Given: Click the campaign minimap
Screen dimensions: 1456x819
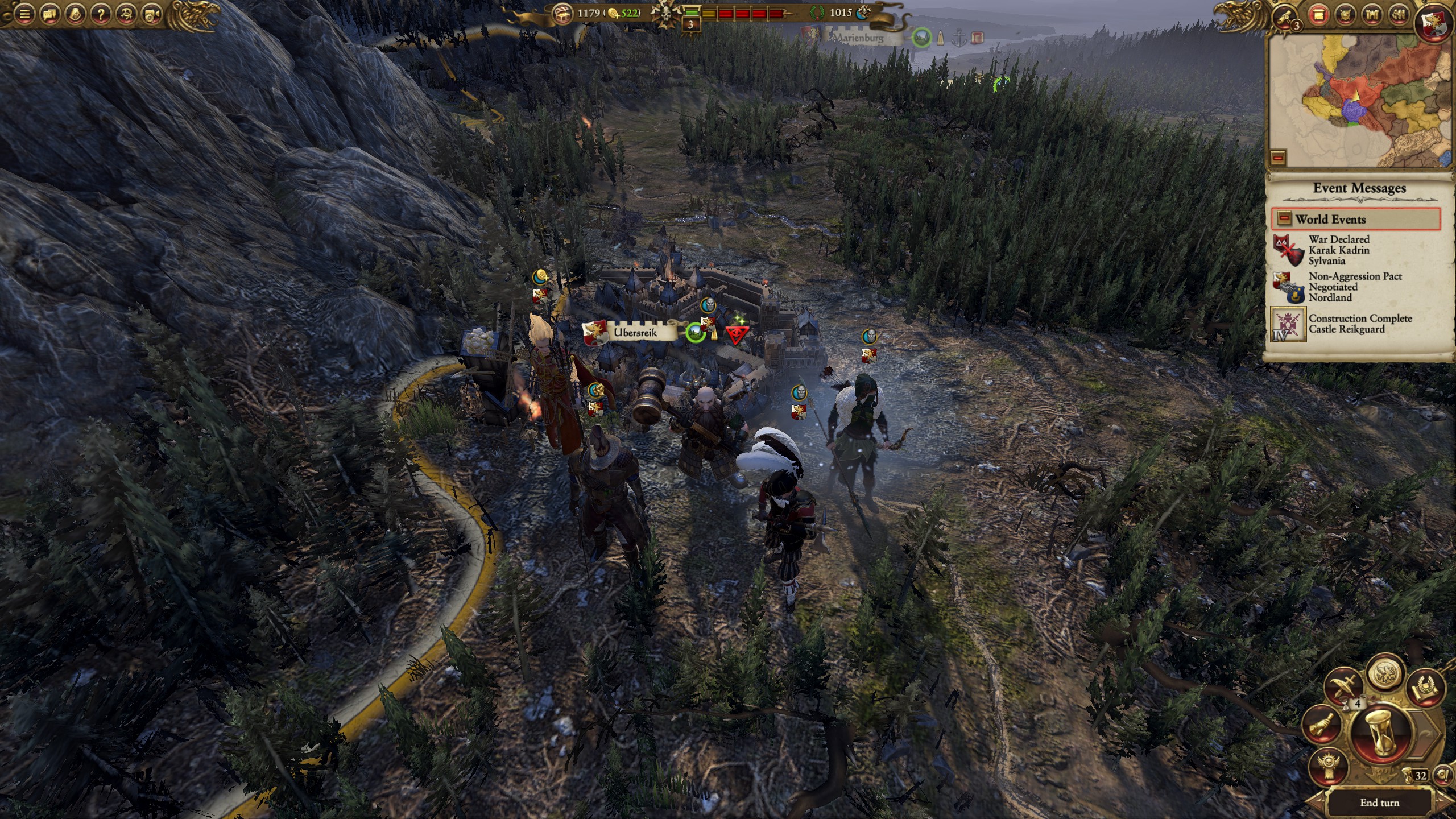Looking at the screenshot, I should click(x=1359, y=100).
